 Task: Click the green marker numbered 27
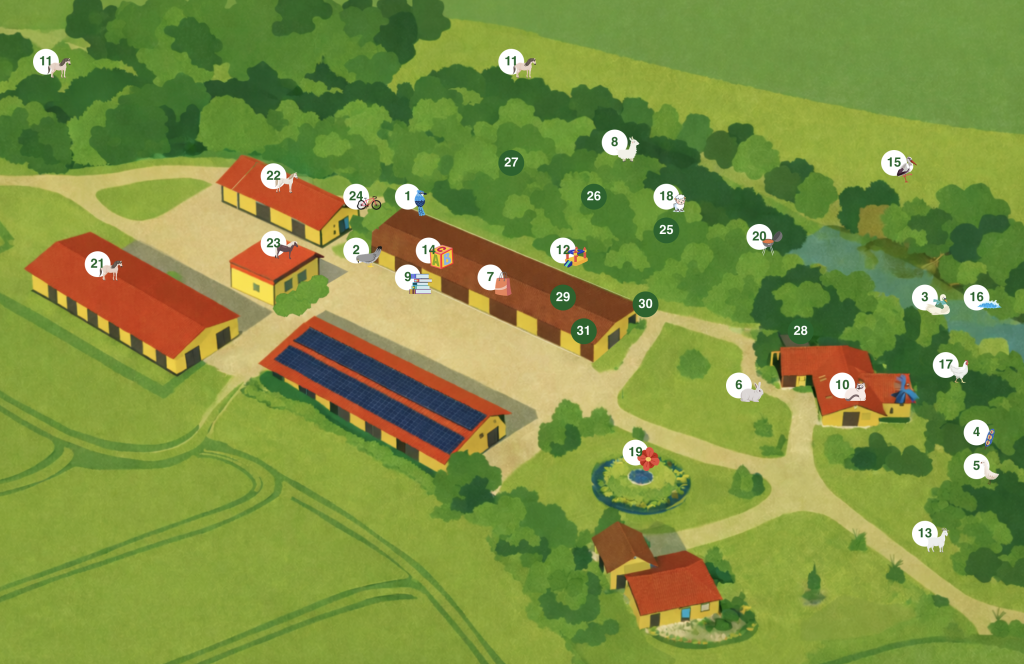pos(511,162)
